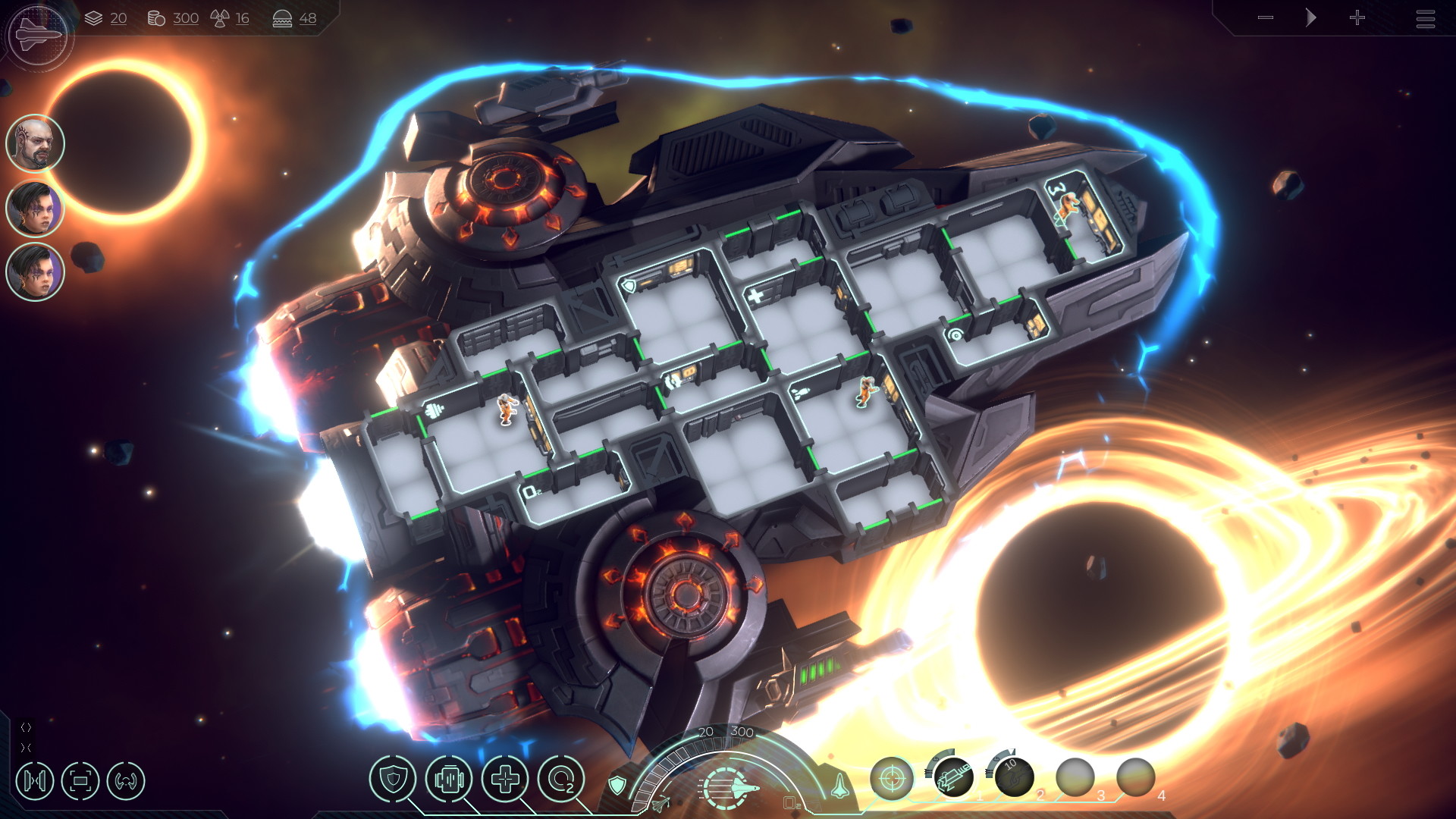This screenshot has width=1456, height=819.
Task: Click minus to decrease game speed
Action: 1265,18
